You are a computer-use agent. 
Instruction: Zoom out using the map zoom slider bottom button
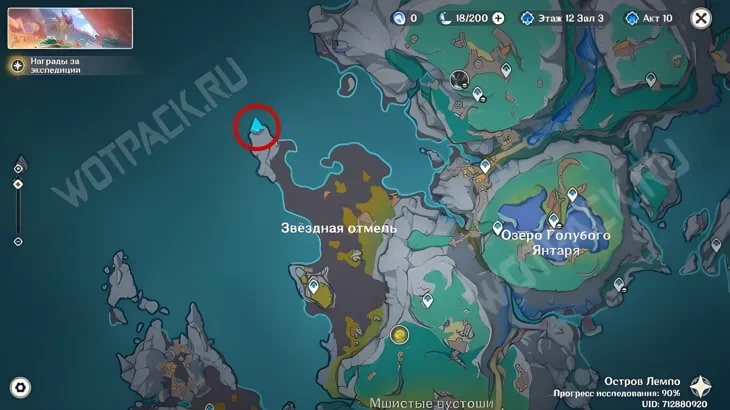[18, 242]
